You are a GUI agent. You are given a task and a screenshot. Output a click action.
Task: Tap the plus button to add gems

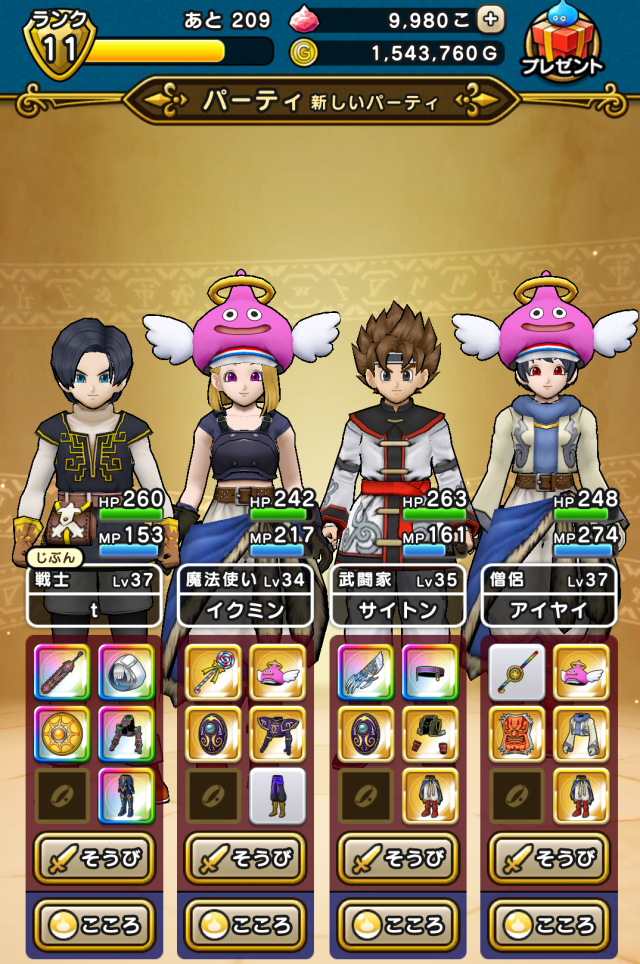coord(490,19)
